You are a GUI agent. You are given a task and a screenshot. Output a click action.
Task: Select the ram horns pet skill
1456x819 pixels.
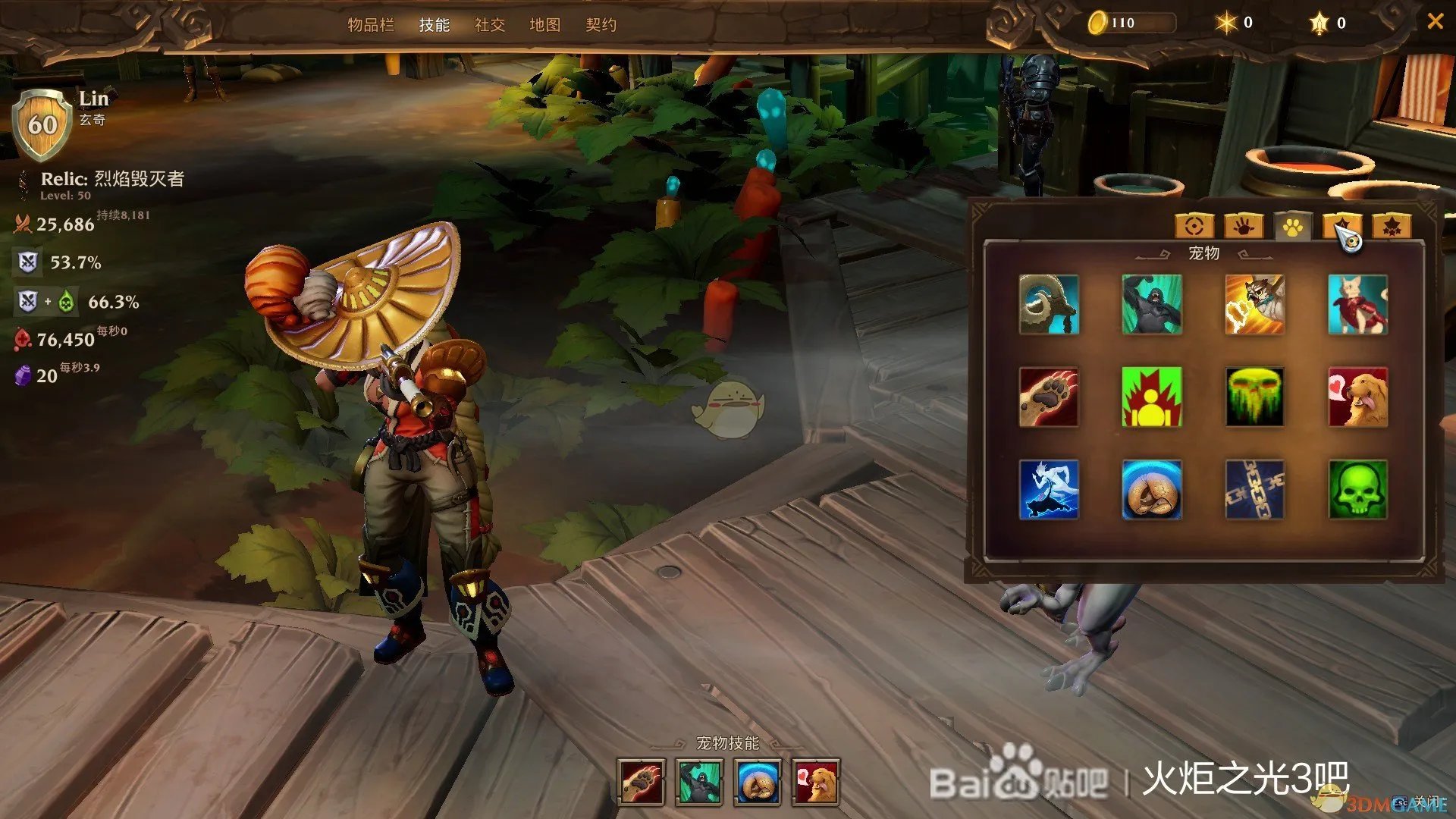(x=1049, y=304)
